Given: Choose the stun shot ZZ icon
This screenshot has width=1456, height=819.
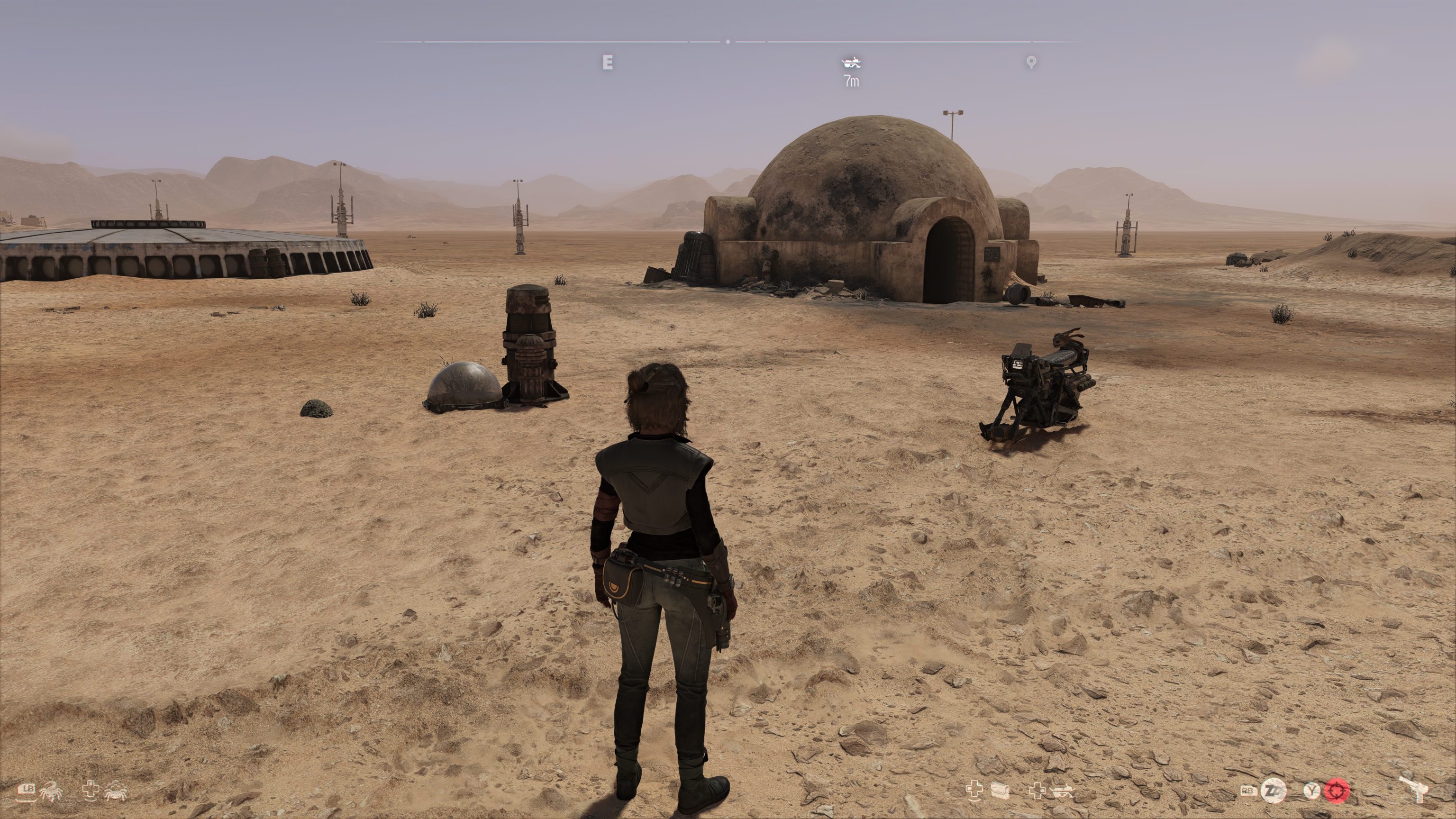Looking at the screenshot, I should coord(1274,790).
